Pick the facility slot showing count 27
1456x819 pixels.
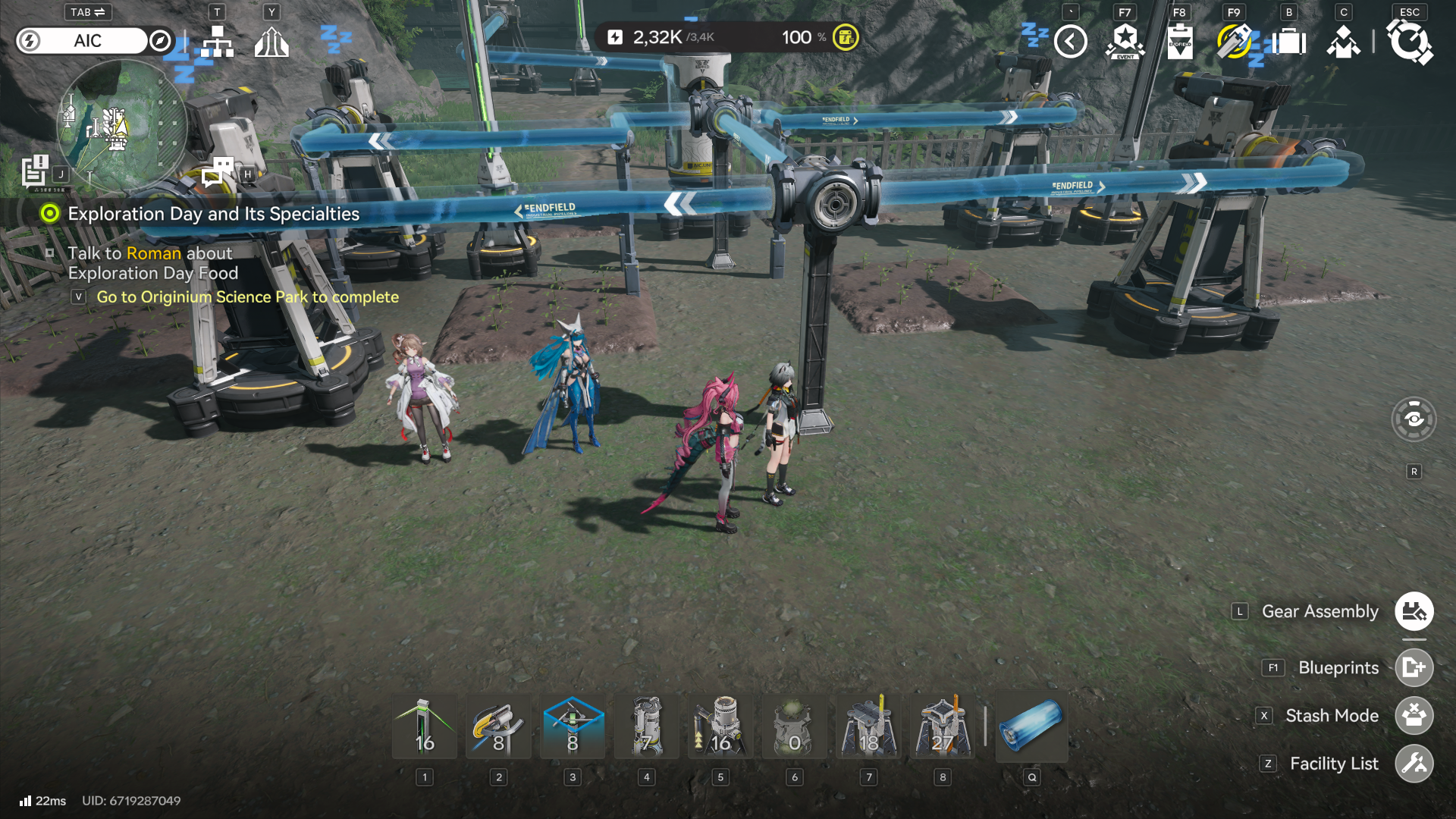click(943, 726)
